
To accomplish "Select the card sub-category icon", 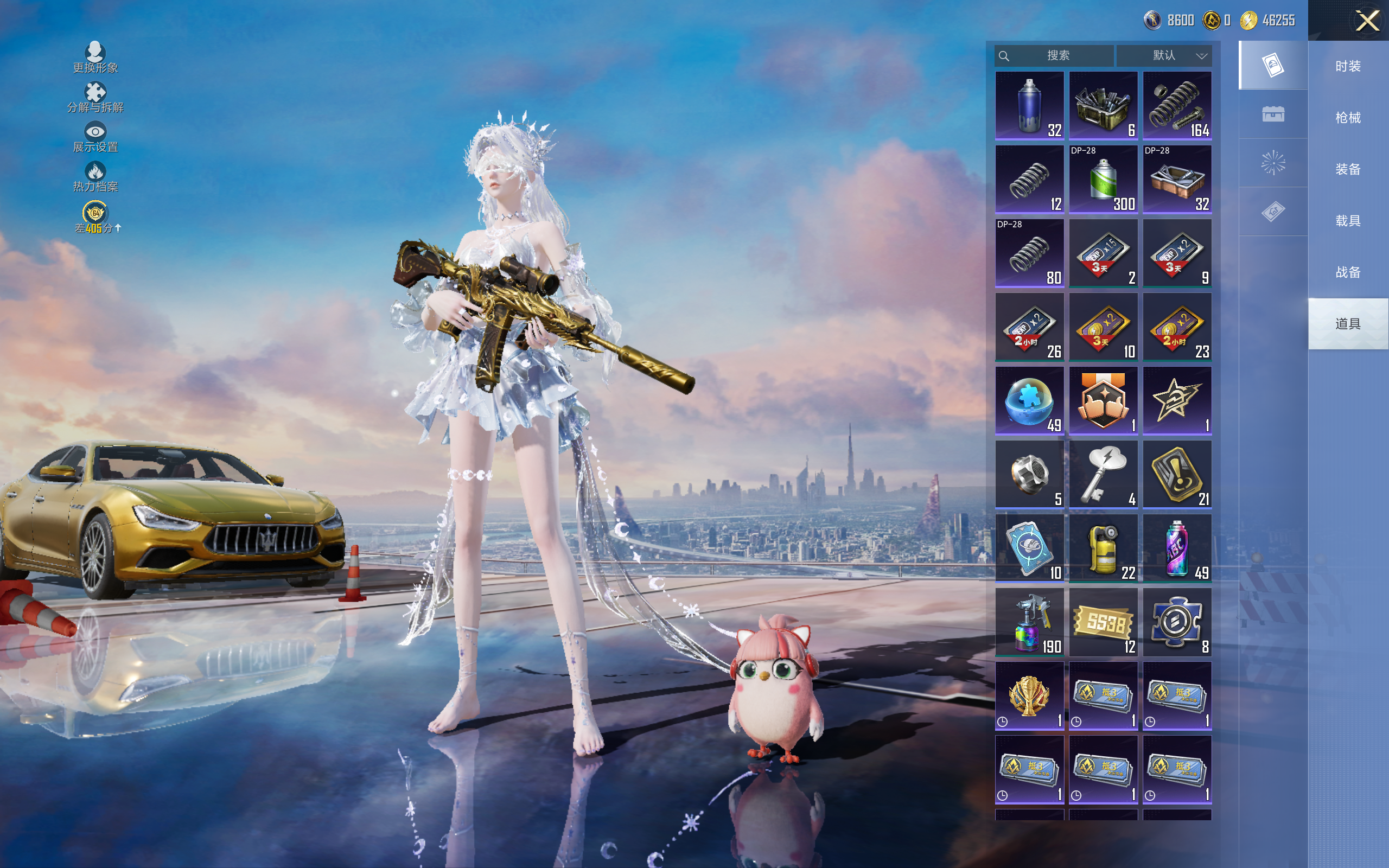I will pos(1272,65).
